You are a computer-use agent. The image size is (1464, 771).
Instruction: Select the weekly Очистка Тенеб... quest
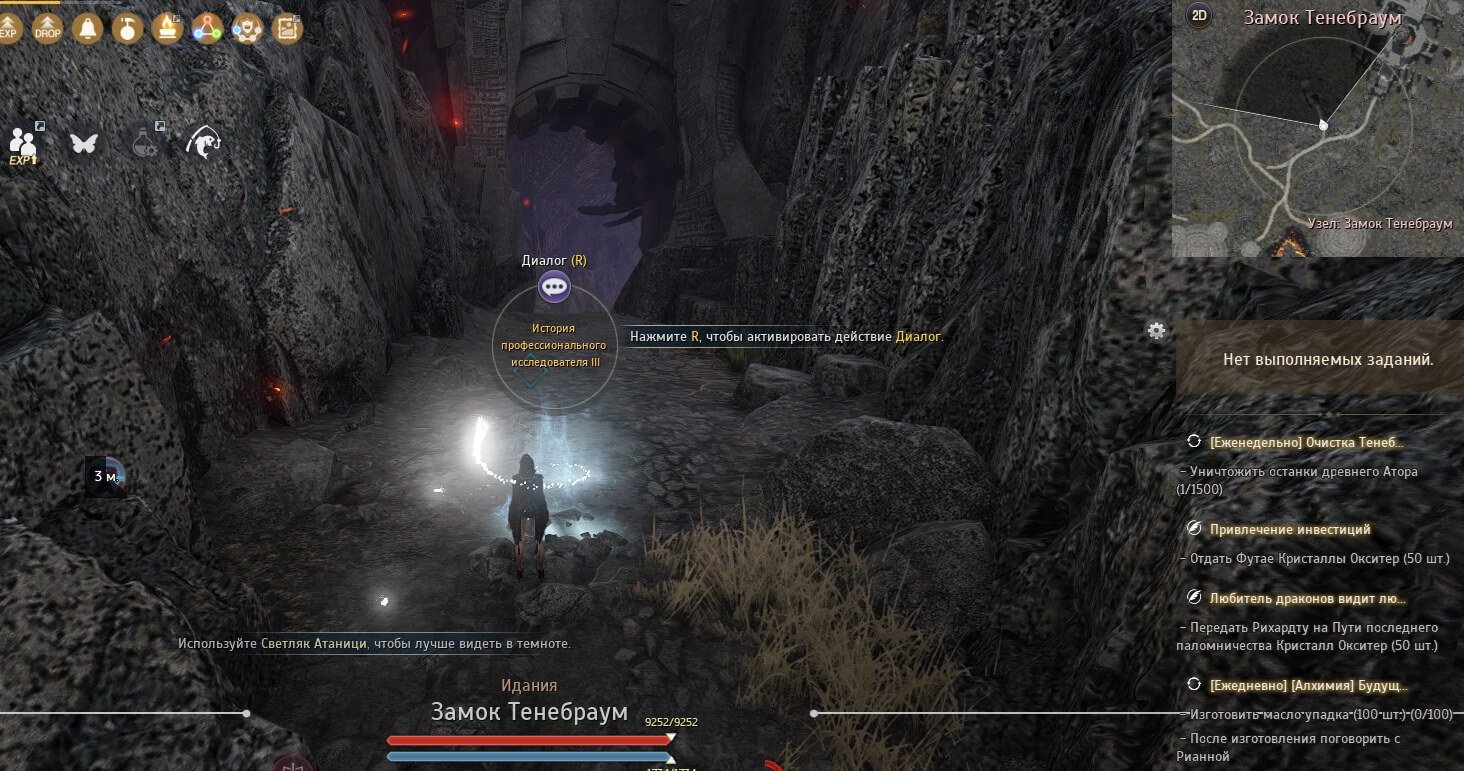tap(1306, 442)
